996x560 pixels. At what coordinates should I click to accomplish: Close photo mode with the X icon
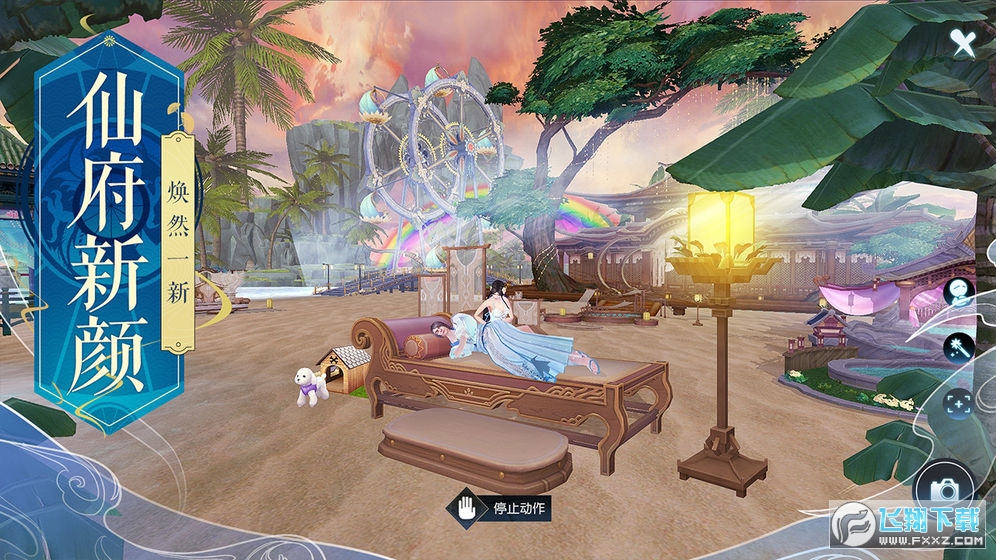[962, 42]
